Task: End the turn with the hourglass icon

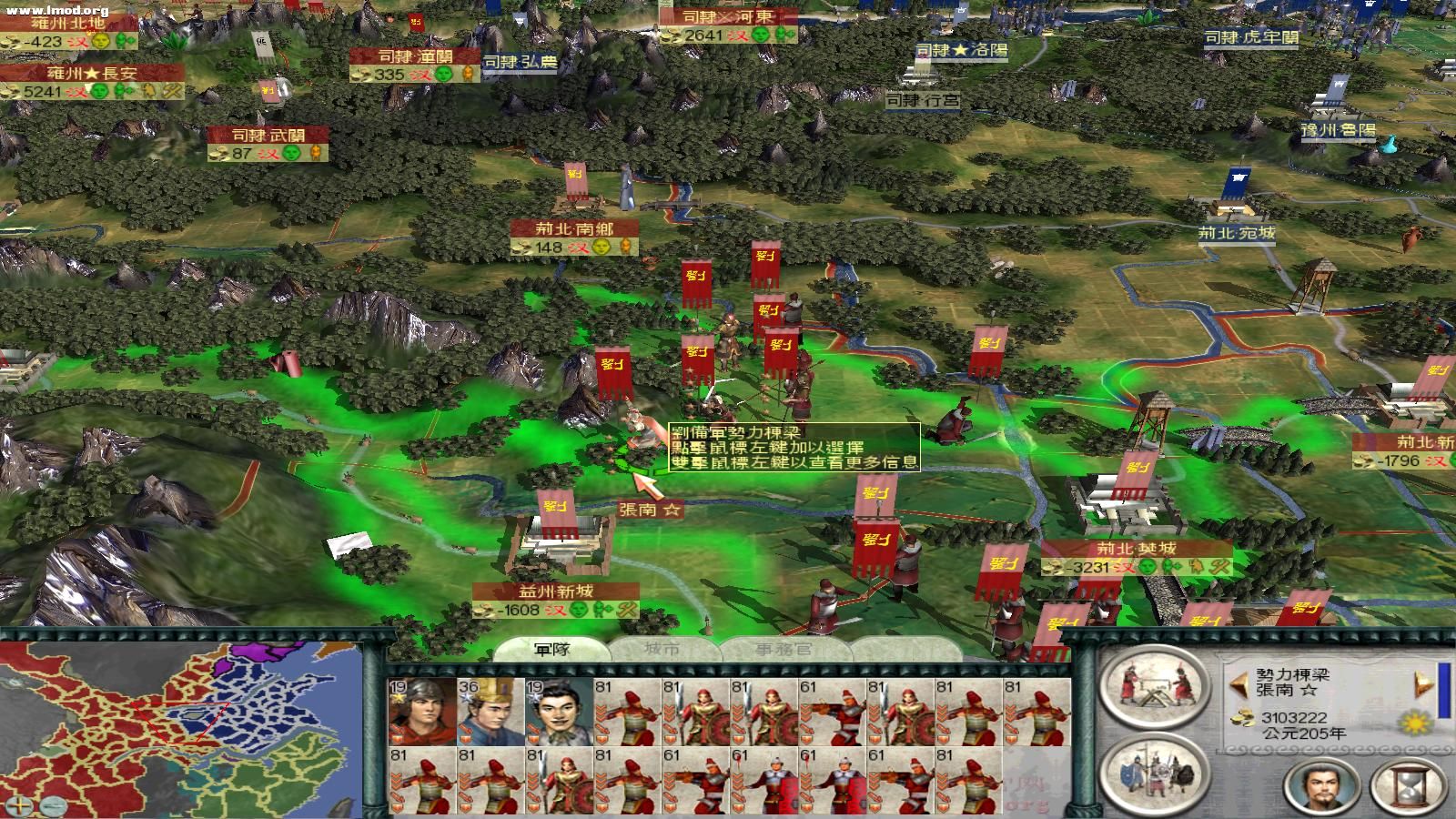Action: pos(1407,784)
